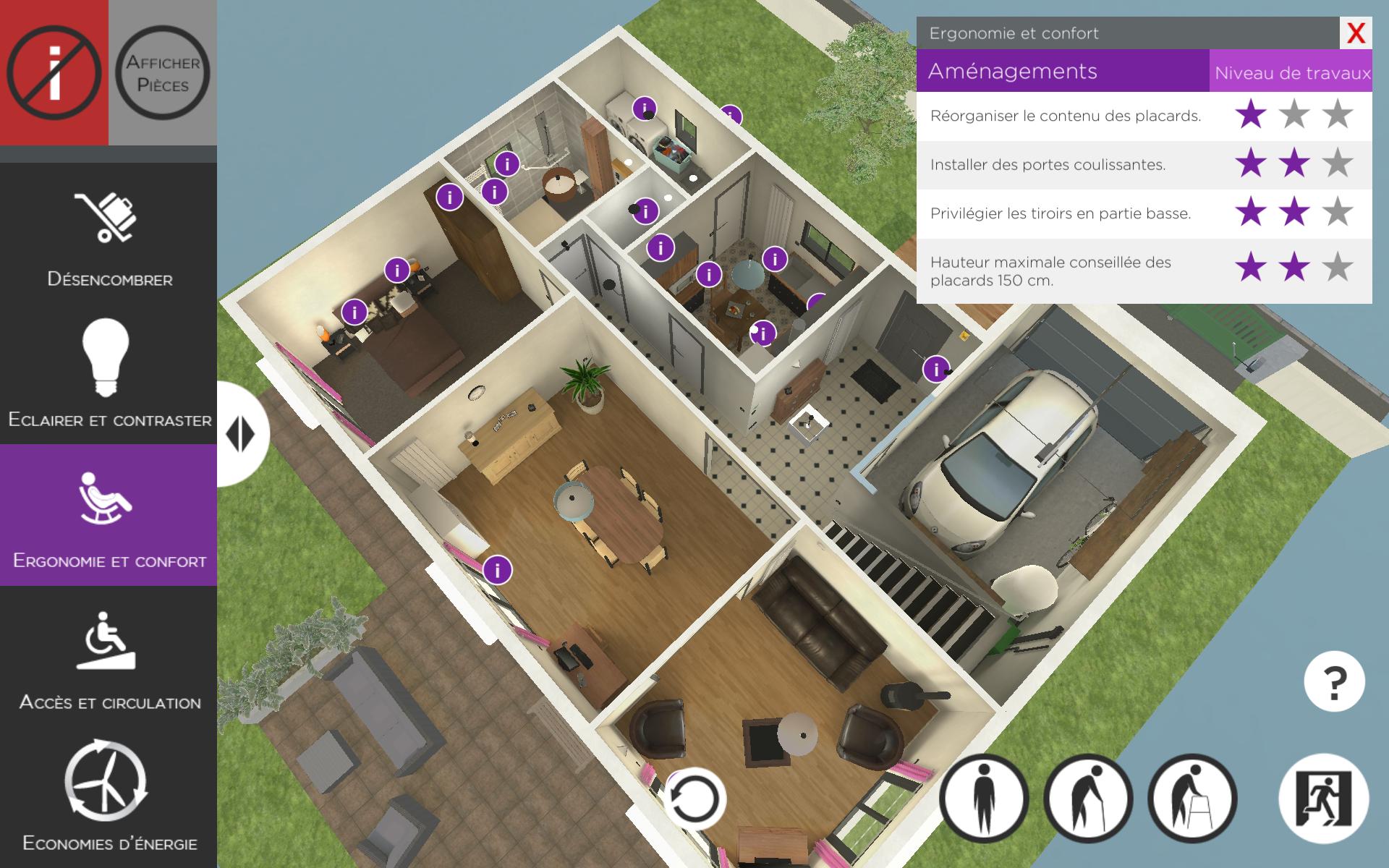The height and width of the screenshot is (868, 1389).
Task: Choose the Ergonomie et confort category
Action: pyautogui.click(x=109, y=515)
